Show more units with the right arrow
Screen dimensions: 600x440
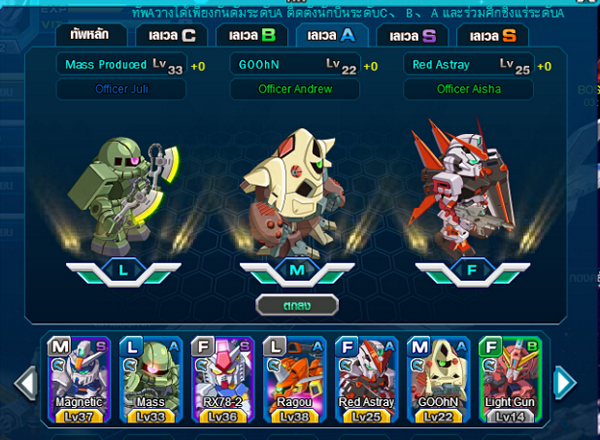pos(564,381)
